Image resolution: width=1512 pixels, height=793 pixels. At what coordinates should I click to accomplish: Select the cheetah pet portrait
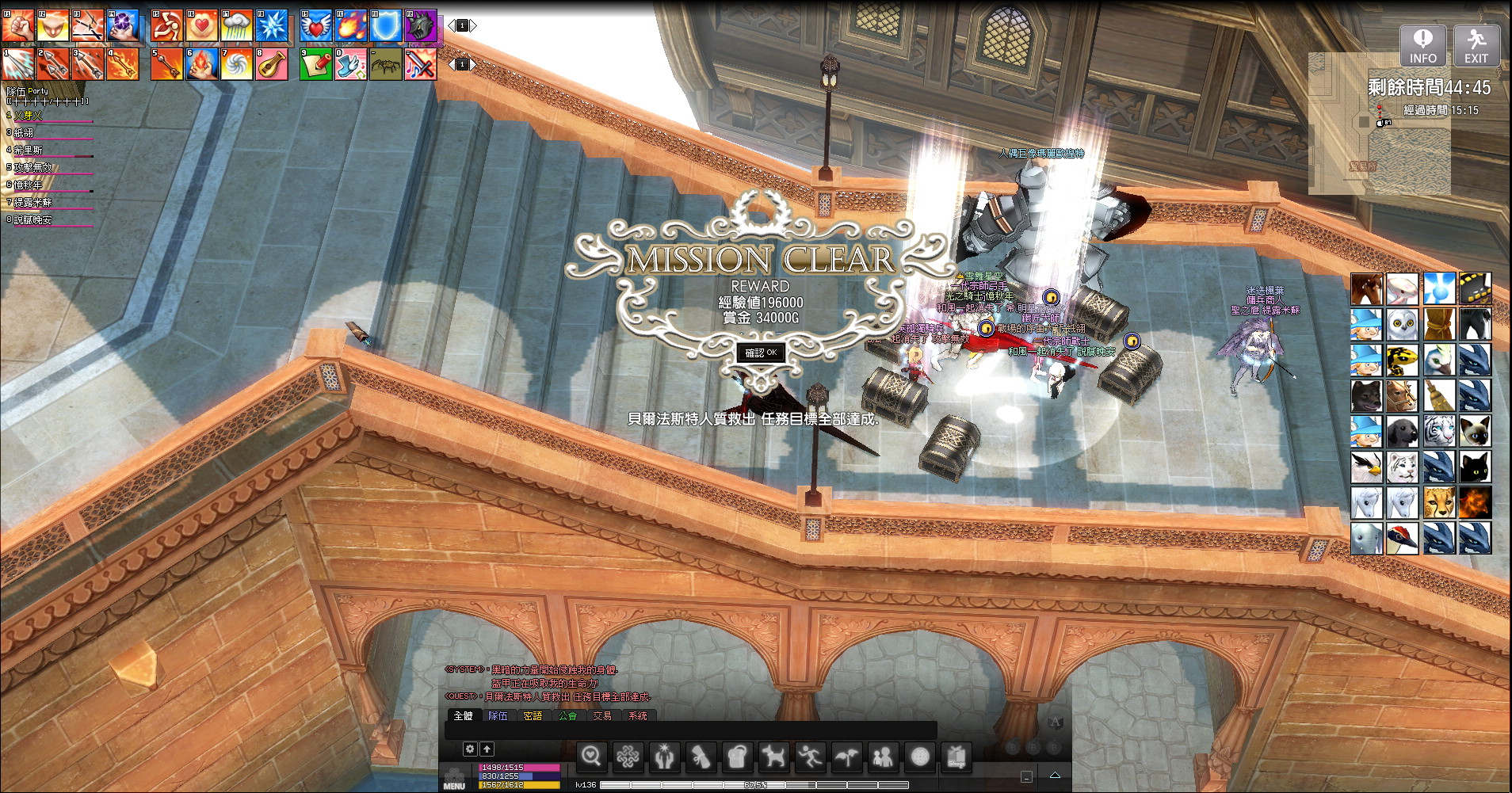click(x=1438, y=503)
